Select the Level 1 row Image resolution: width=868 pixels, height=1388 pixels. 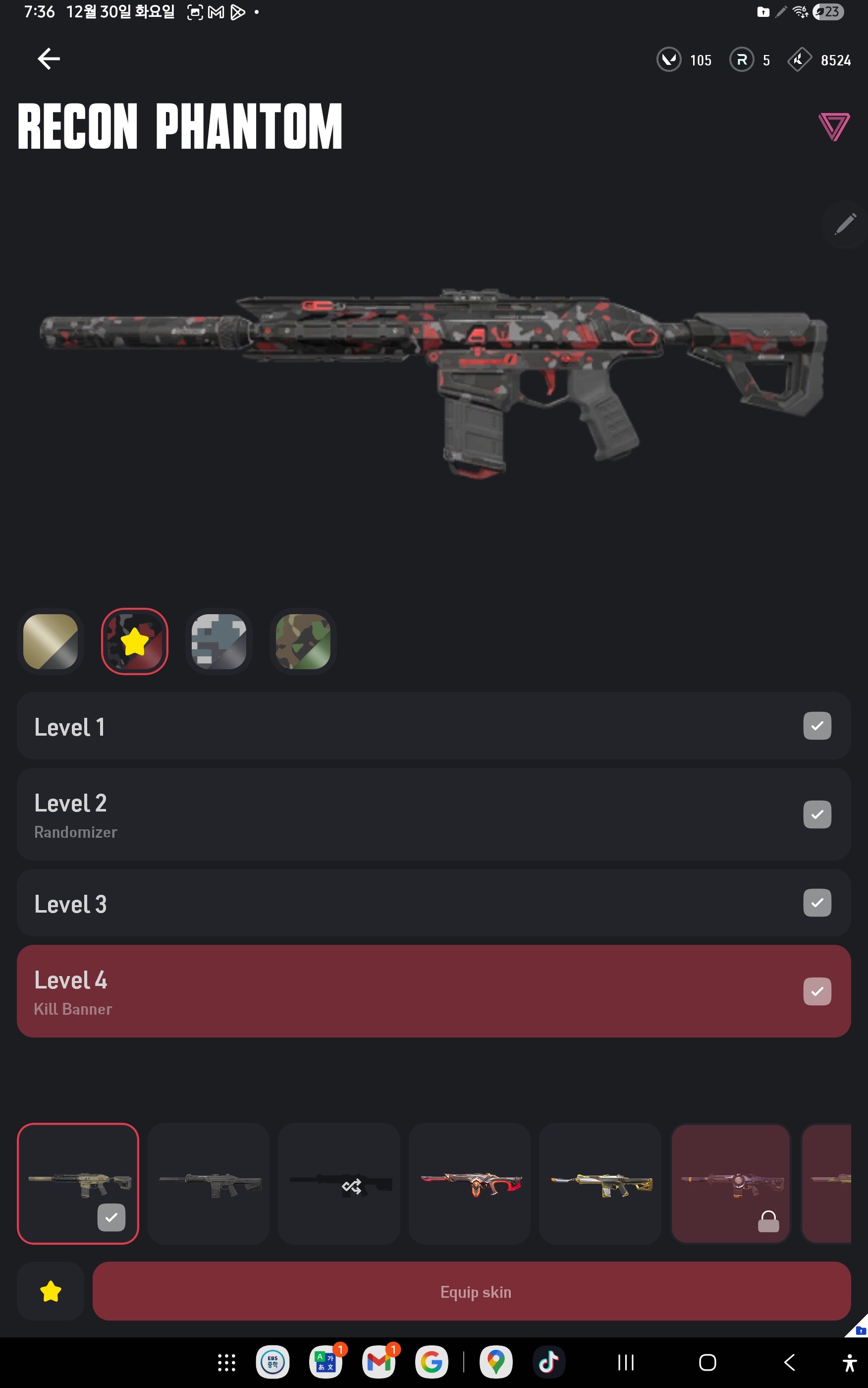pyautogui.click(x=434, y=726)
